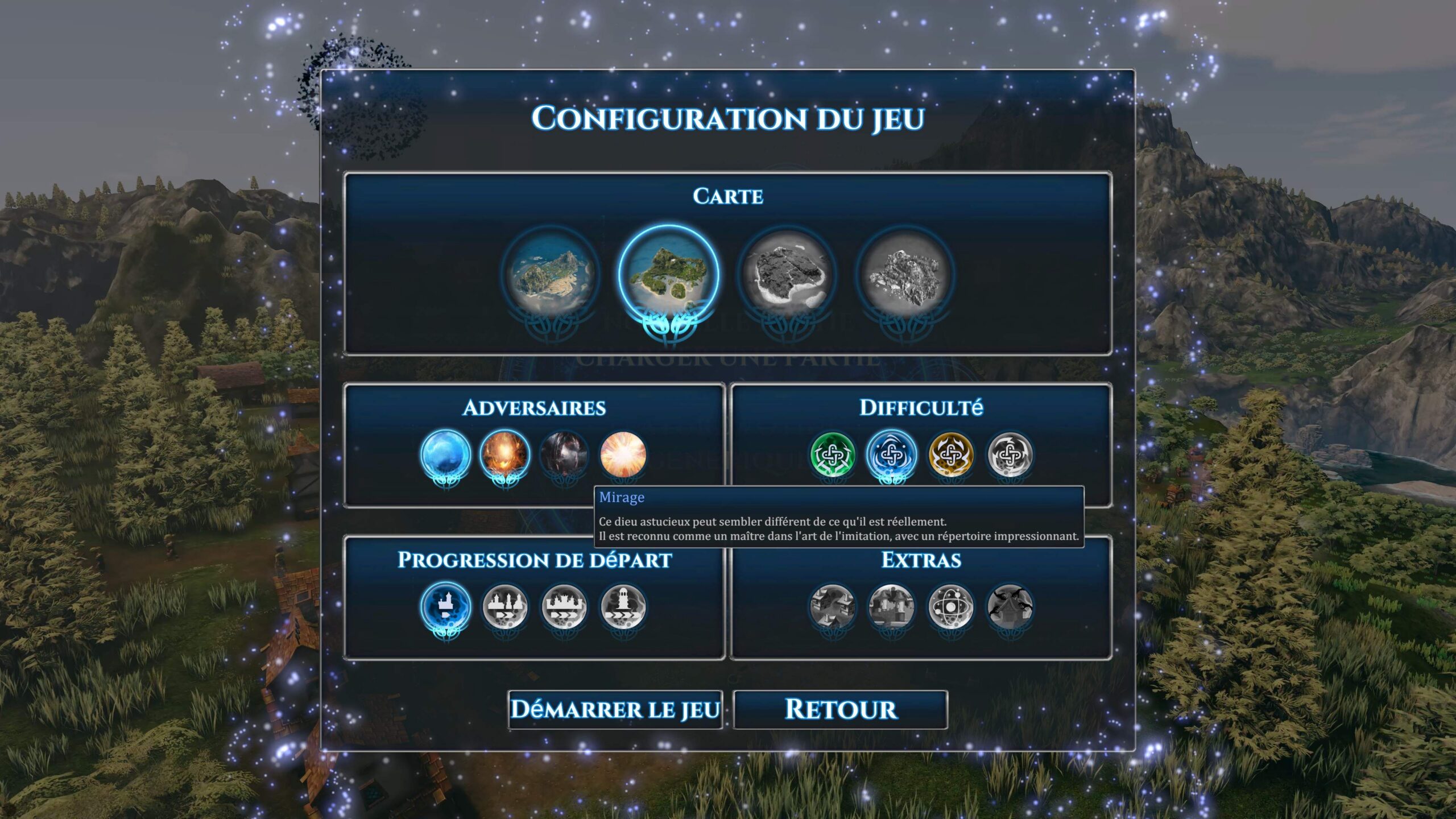Choose the highlighted green island map
The height and width of the screenshot is (819, 1456).
[668, 276]
